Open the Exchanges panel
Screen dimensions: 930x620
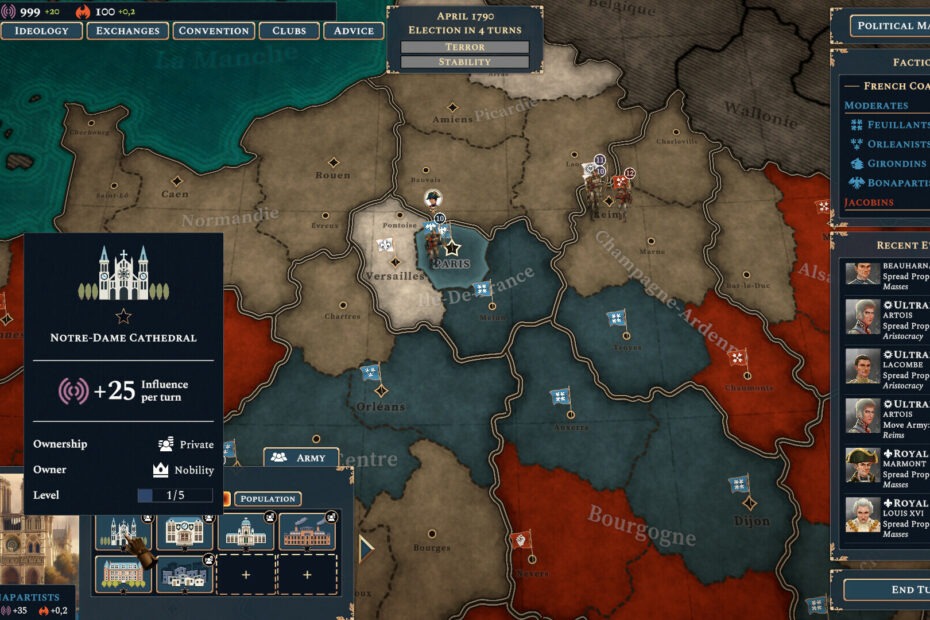(127, 31)
